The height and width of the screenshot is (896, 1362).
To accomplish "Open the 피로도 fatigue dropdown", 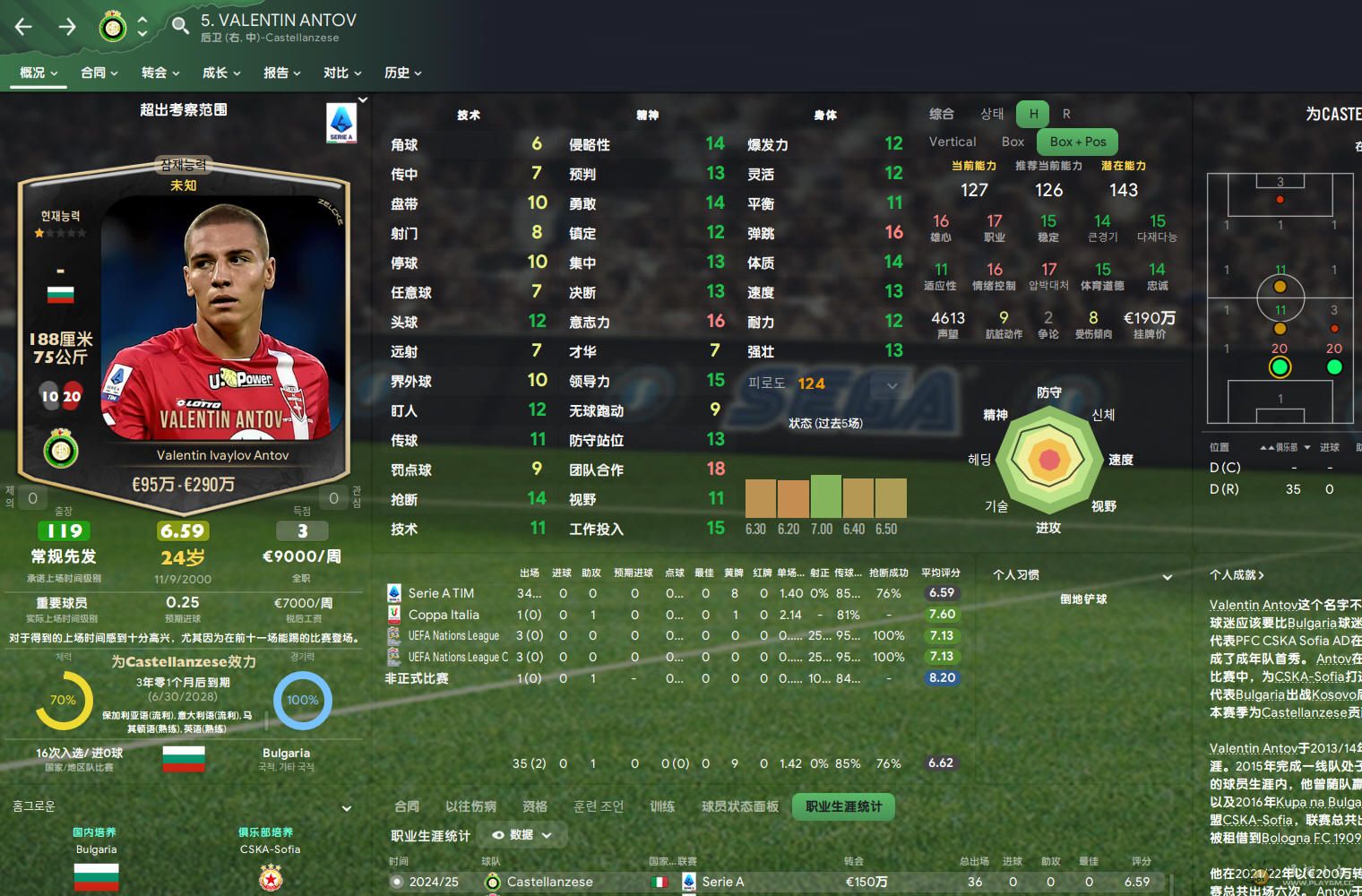I will (x=892, y=385).
